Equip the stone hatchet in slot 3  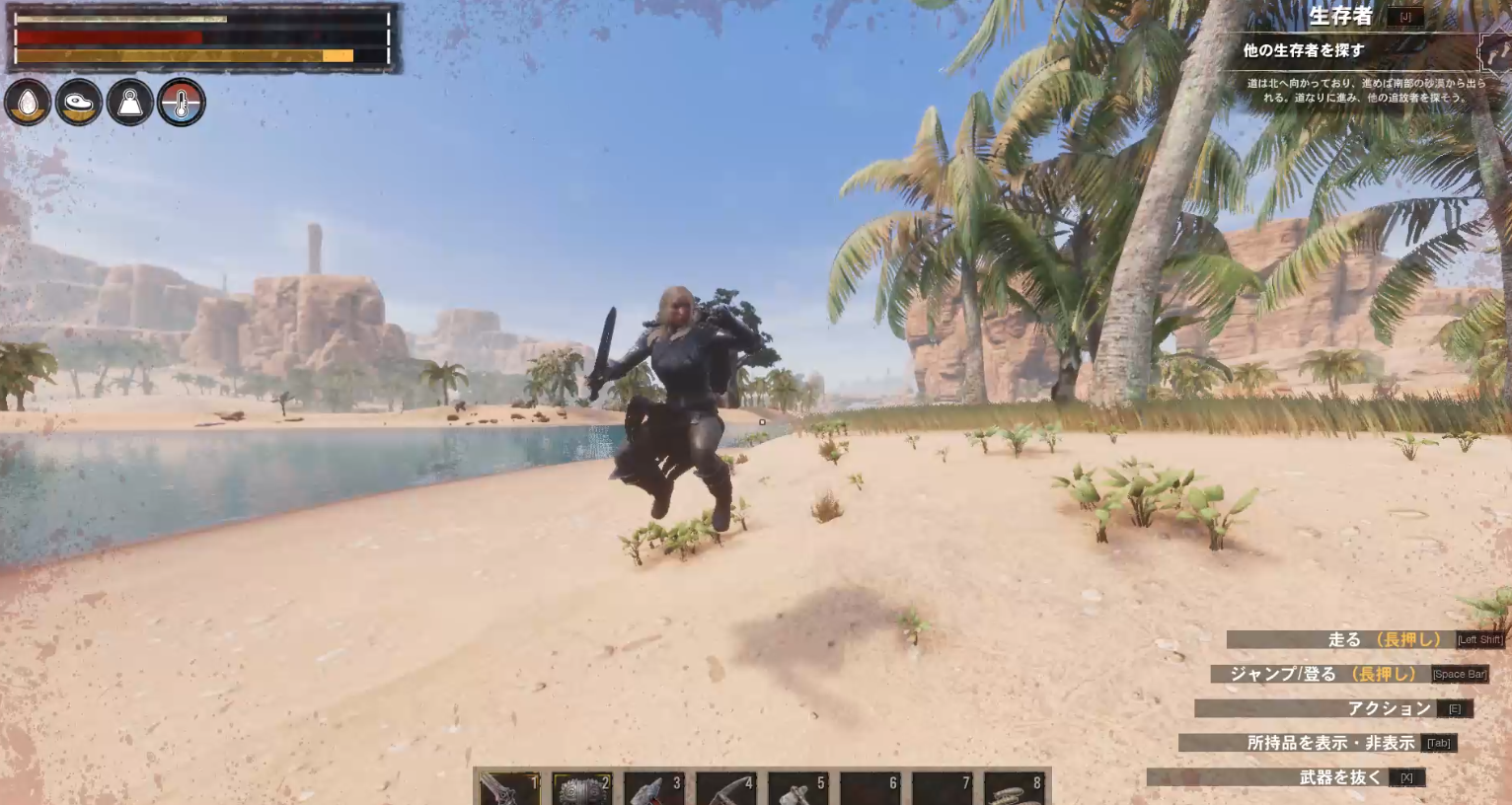point(651,787)
